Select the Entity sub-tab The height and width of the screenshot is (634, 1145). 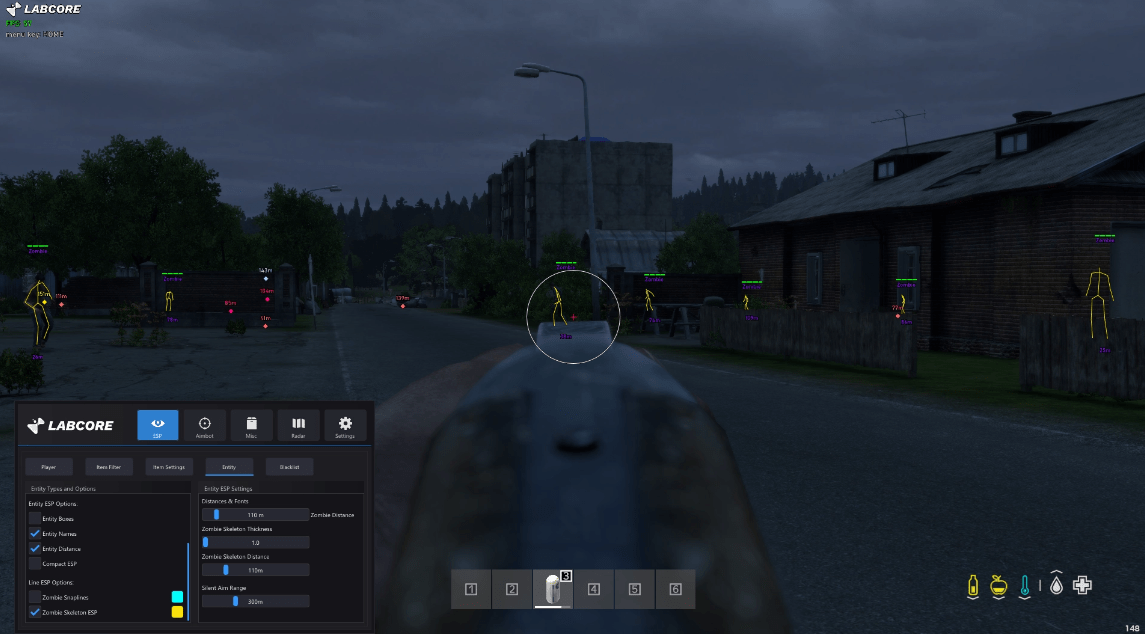coord(229,467)
